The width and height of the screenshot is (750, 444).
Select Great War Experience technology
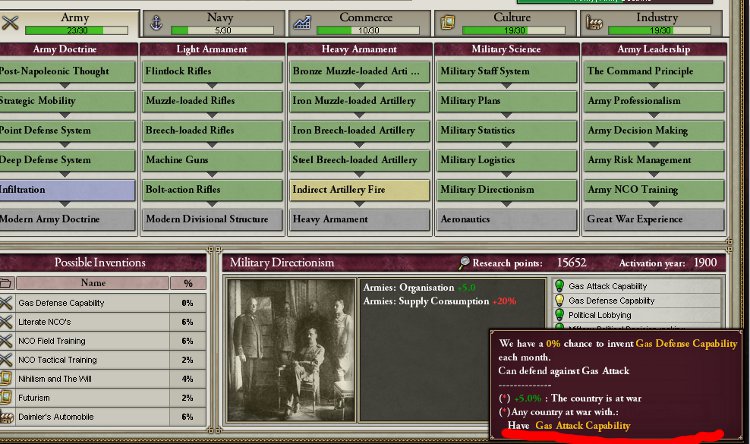coord(653,219)
